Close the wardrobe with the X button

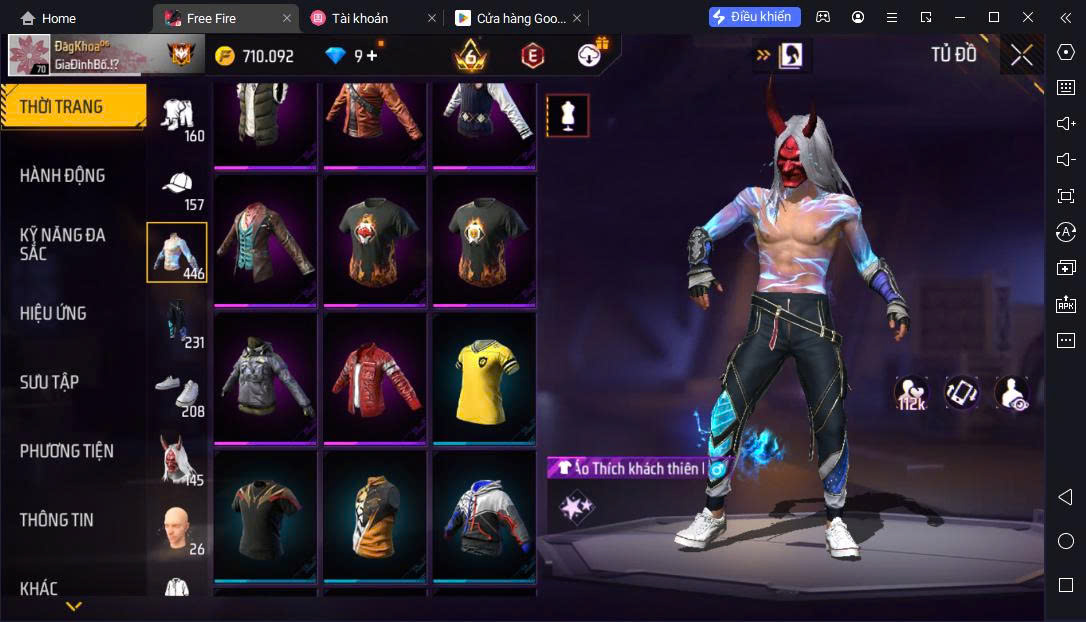[1021, 55]
